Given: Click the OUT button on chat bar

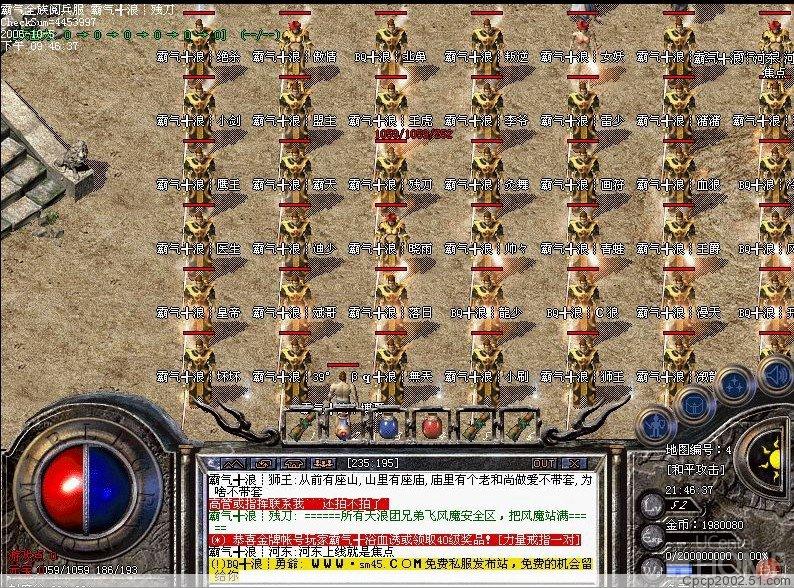Looking at the screenshot, I should (544, 464).
